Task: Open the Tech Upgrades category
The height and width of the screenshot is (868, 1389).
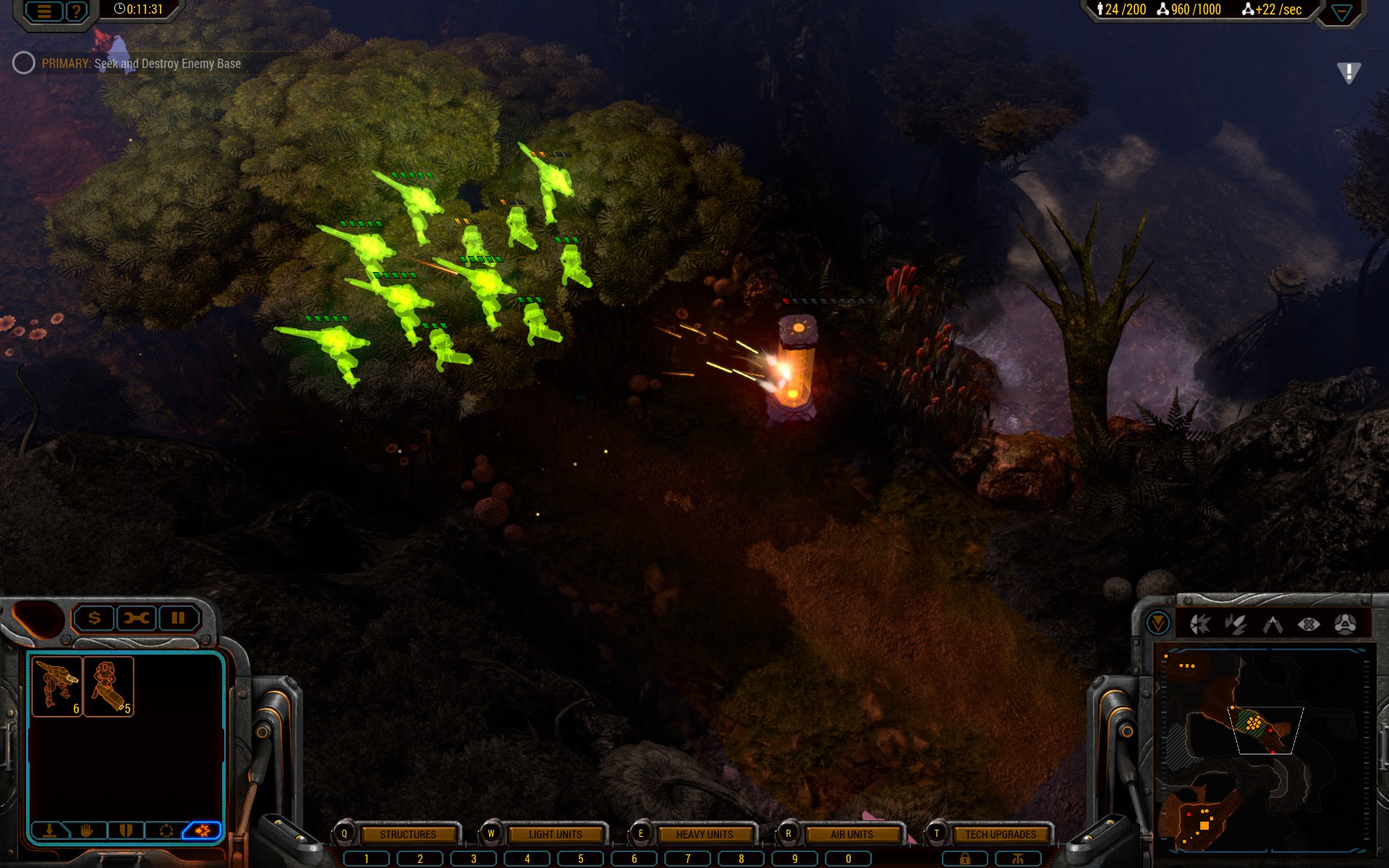Action: click(x=1001, y=834)
